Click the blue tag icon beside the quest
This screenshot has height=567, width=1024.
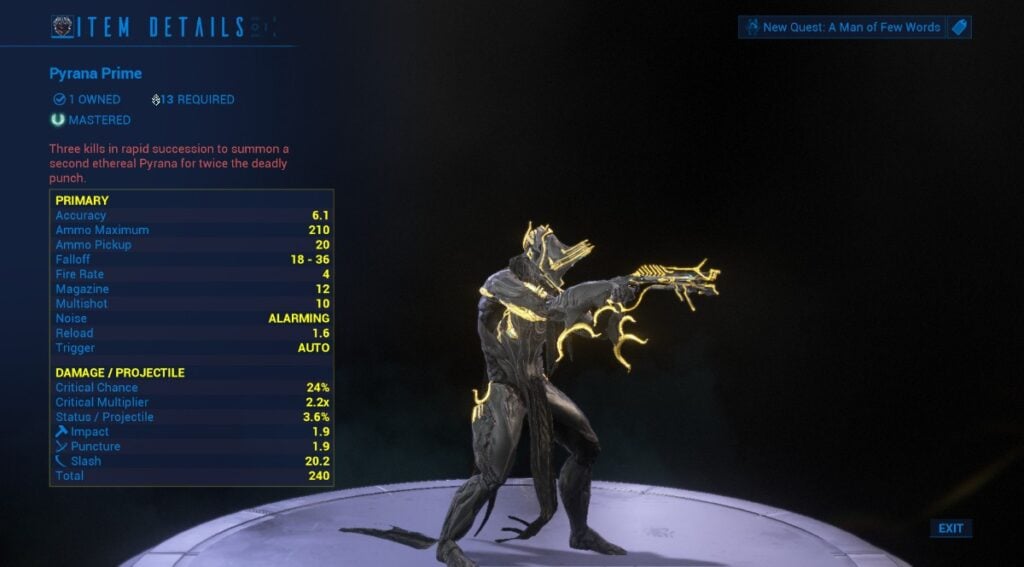[959, 27]
